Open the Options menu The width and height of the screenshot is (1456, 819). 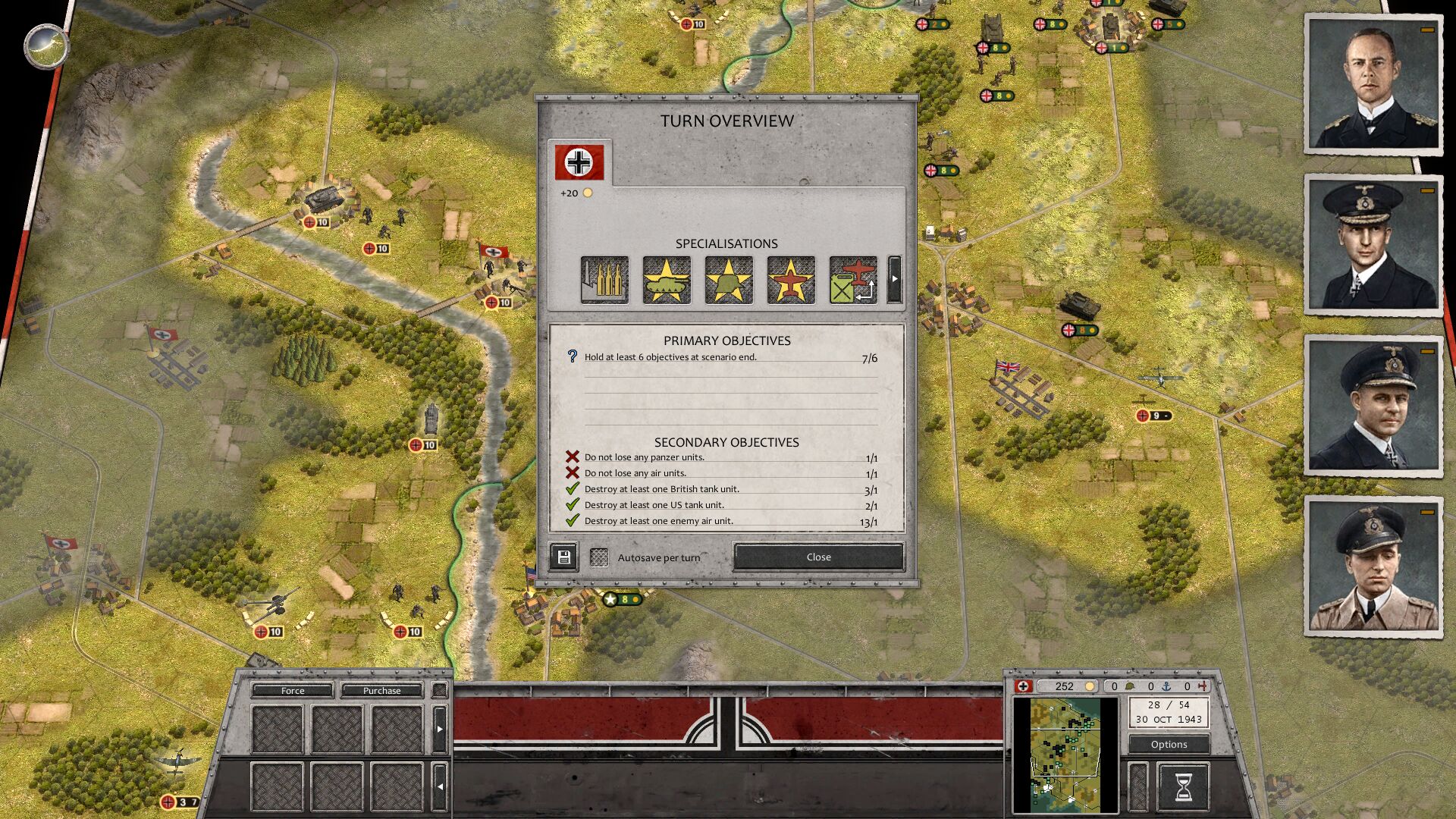pyautogui.click(x=1168, y=744)
